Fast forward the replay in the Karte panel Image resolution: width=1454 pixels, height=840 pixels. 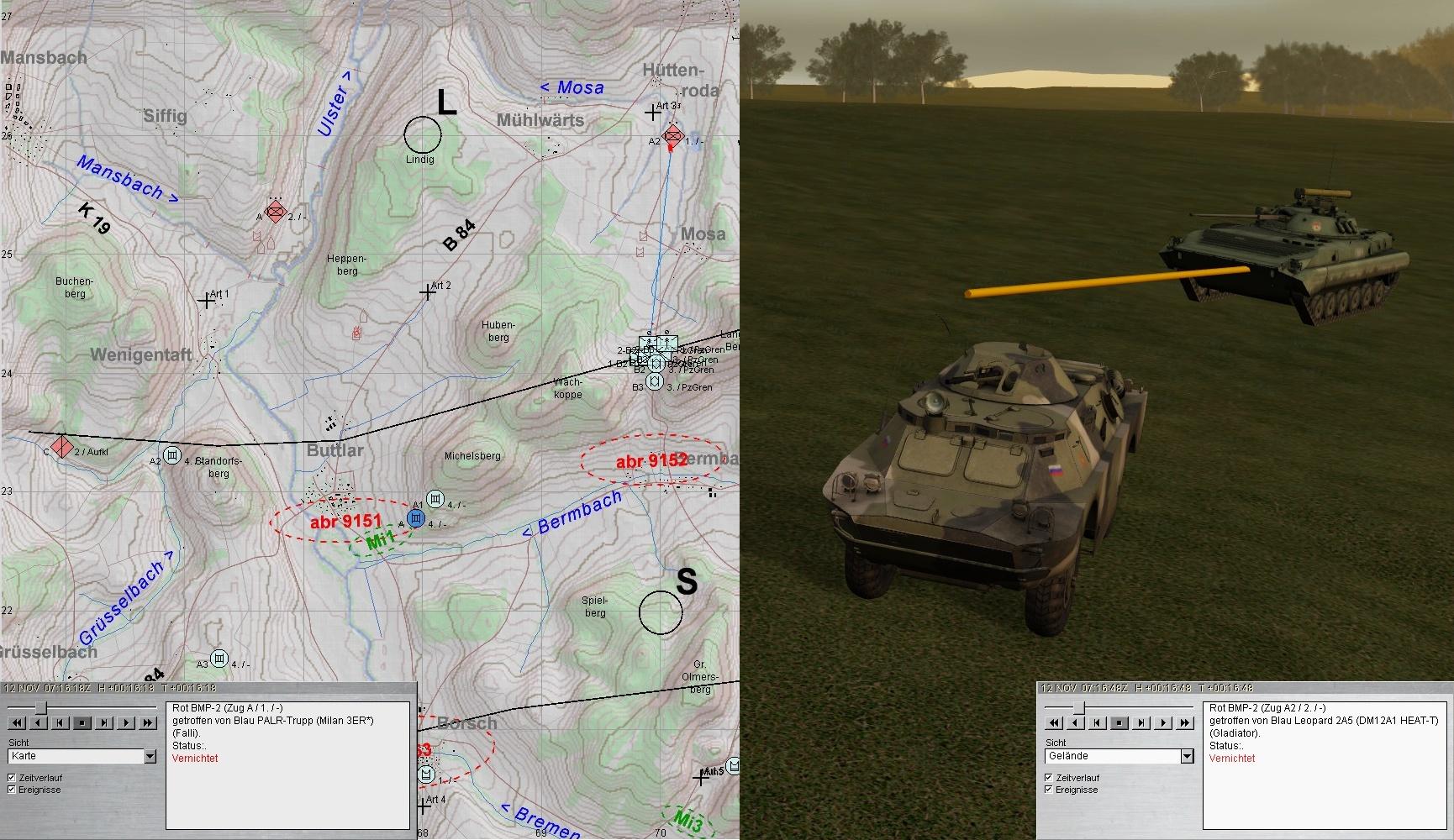[x=148, y=722]
